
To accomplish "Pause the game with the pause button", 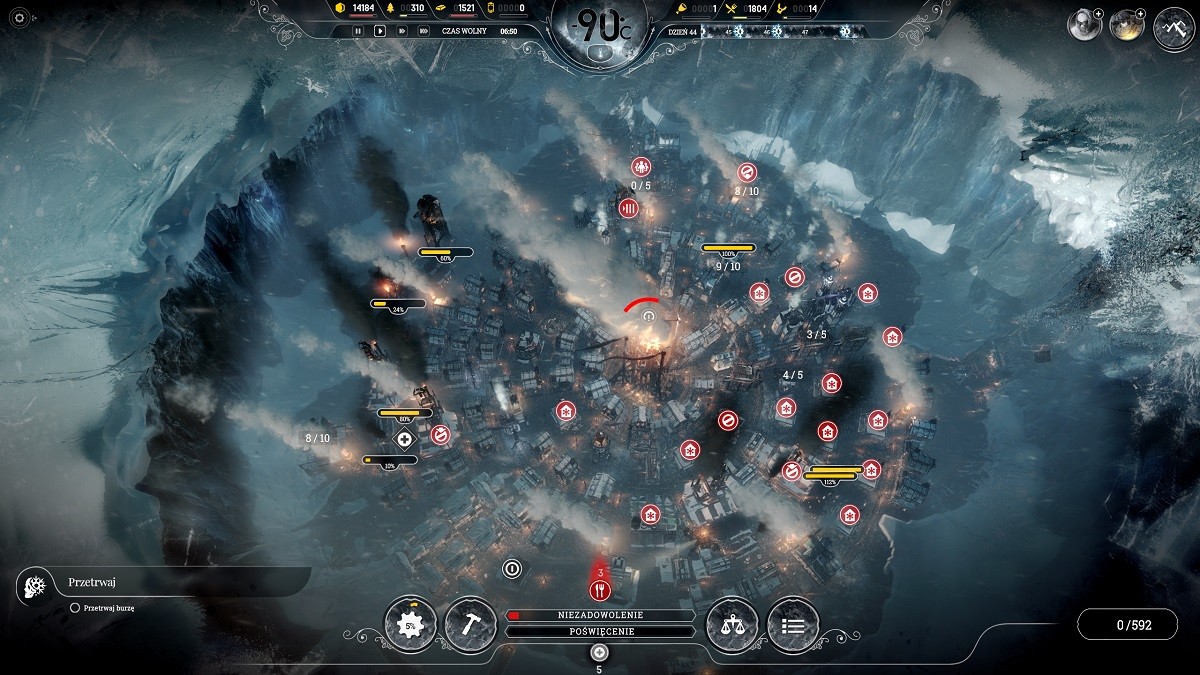I will pyautogui.click(x=358, y=31).
